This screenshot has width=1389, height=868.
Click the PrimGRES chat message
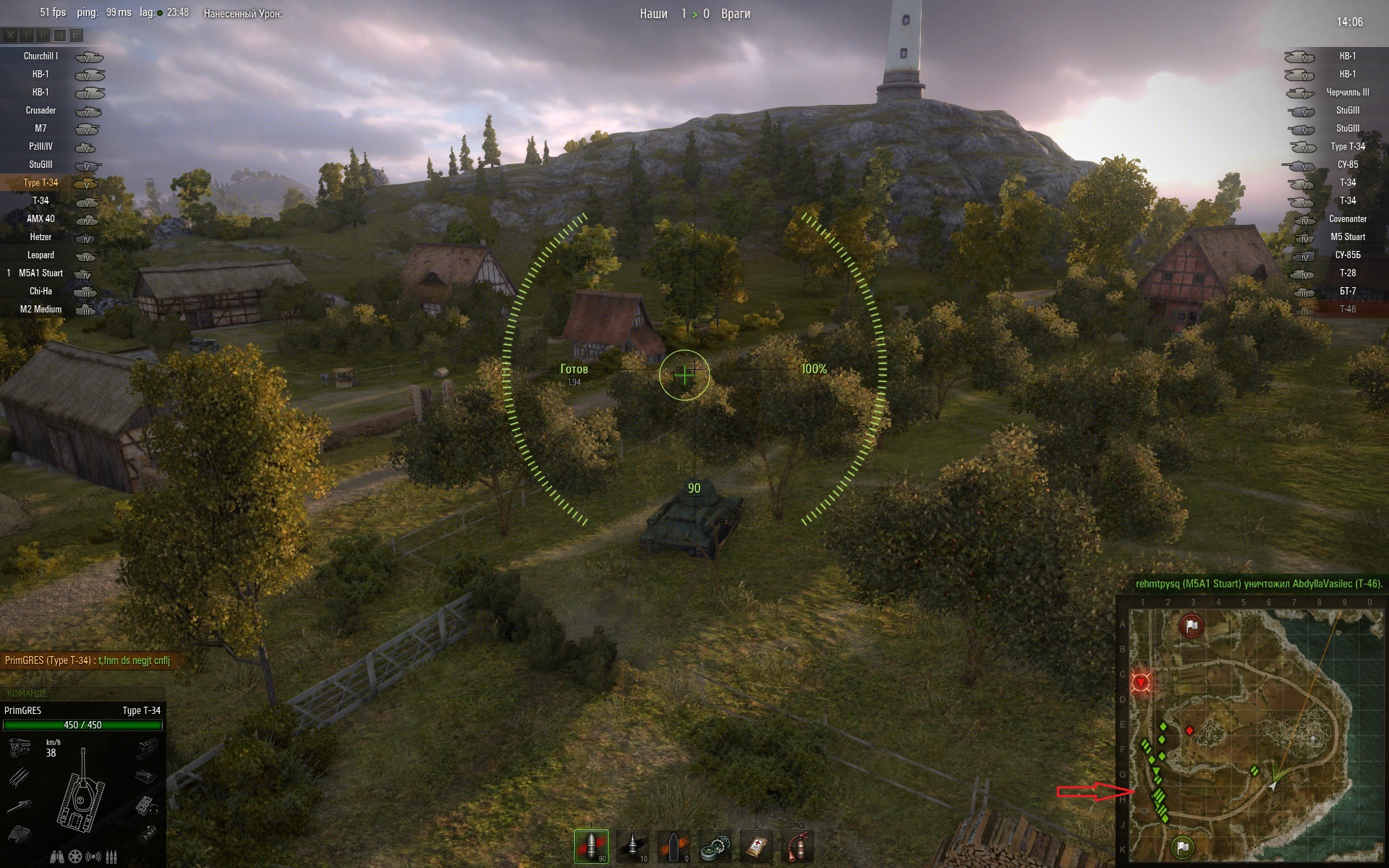pos(87,660)
